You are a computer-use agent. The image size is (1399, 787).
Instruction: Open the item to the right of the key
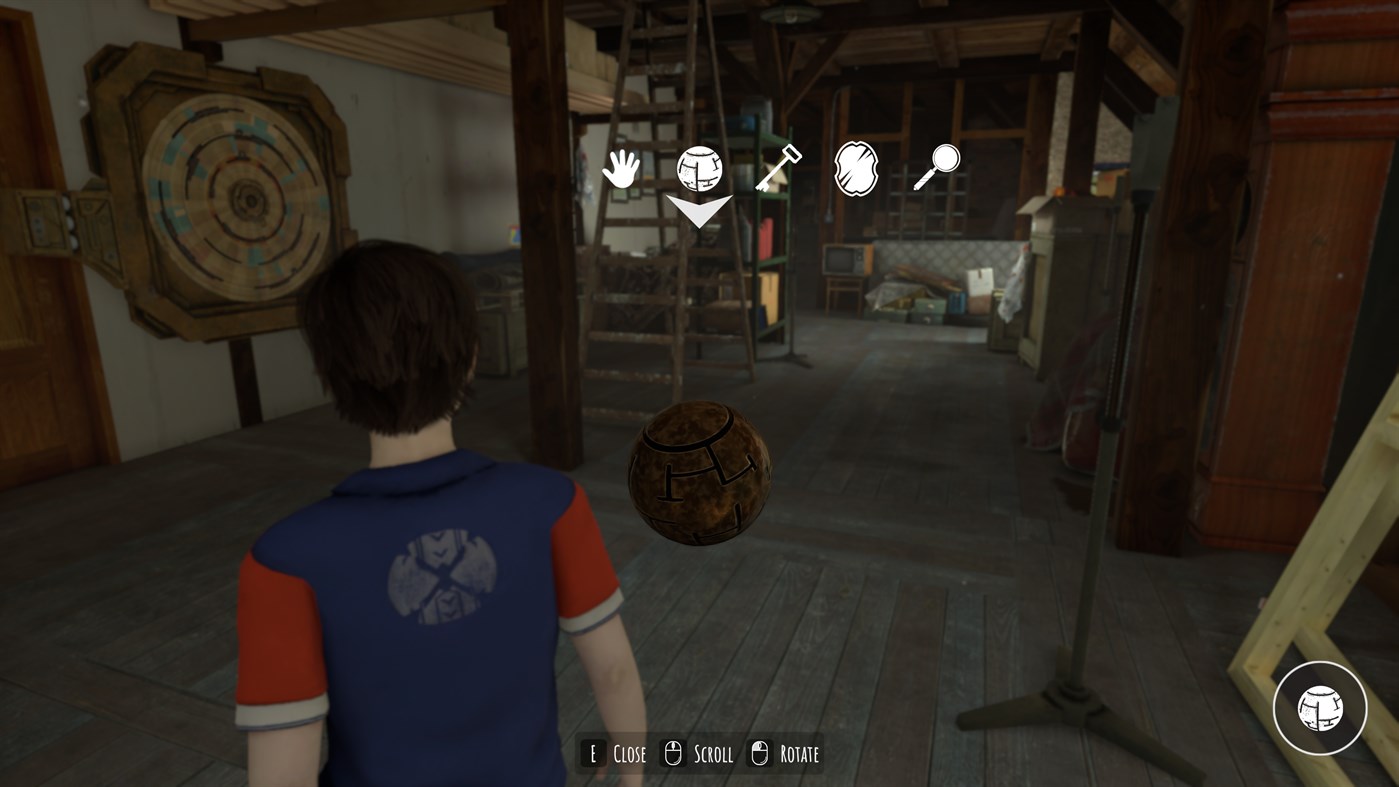[x=855, y=167]
